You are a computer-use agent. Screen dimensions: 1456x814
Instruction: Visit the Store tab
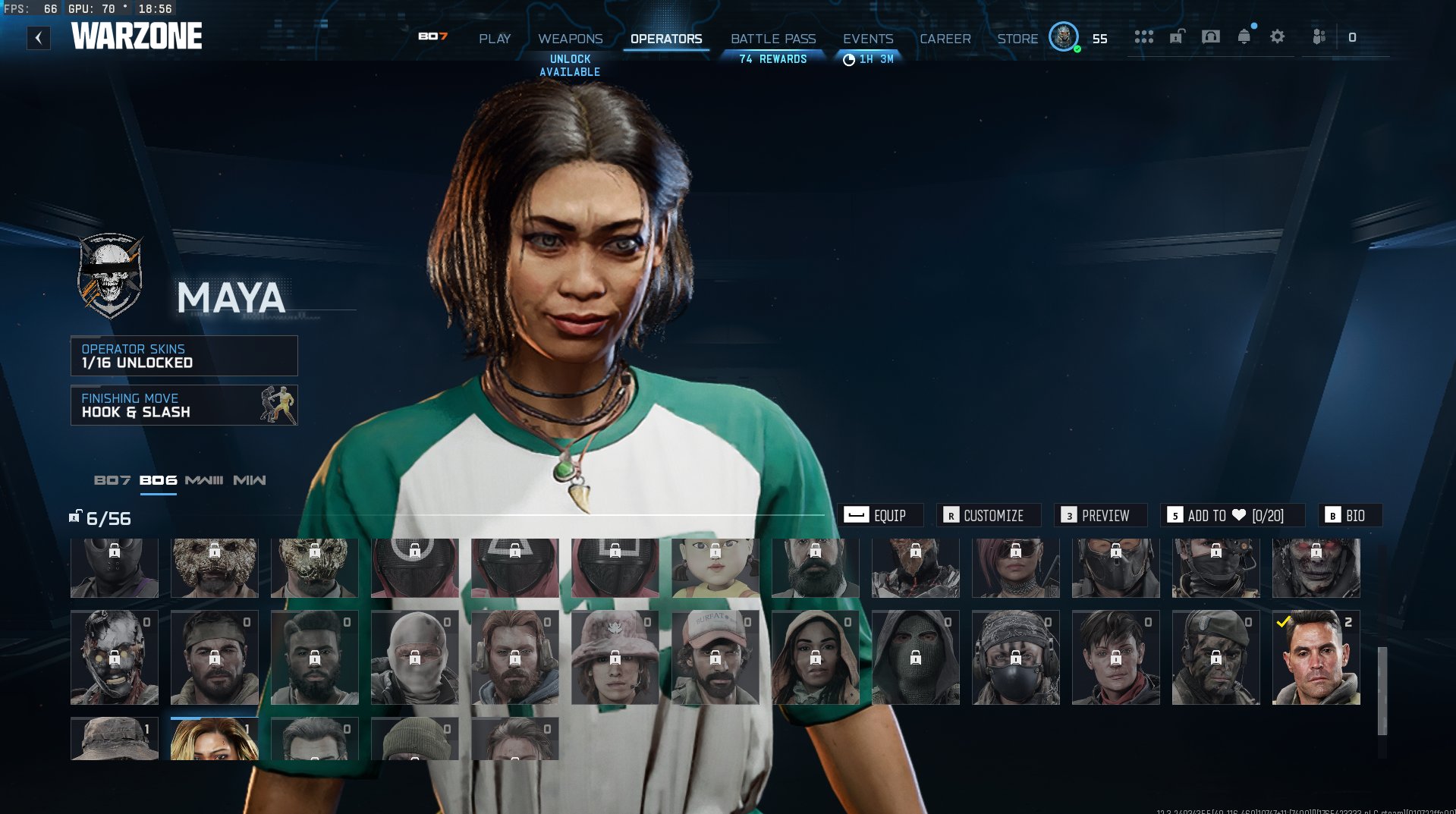1017,39
